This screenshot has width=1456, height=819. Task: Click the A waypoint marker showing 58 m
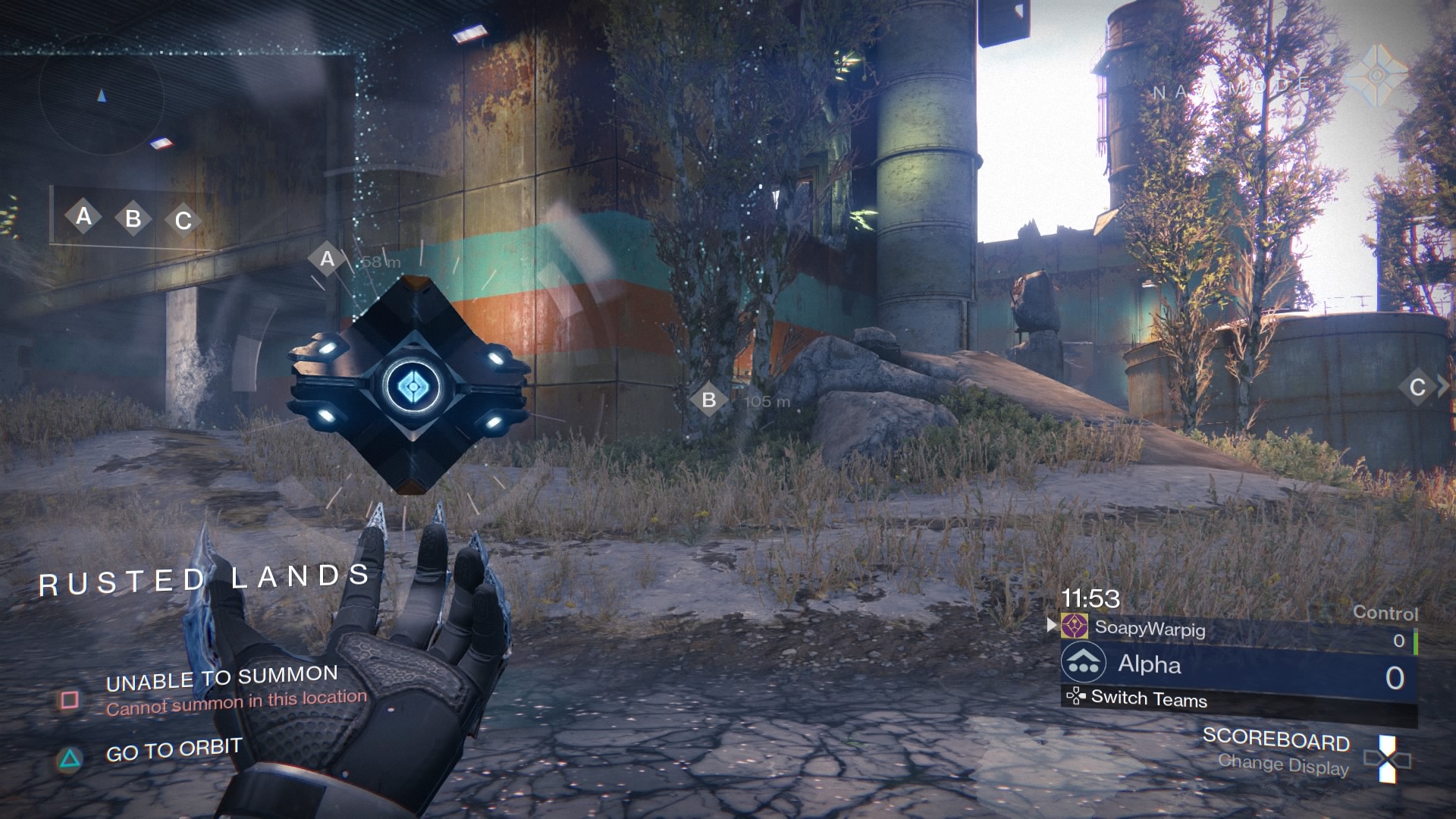point(327,259)
